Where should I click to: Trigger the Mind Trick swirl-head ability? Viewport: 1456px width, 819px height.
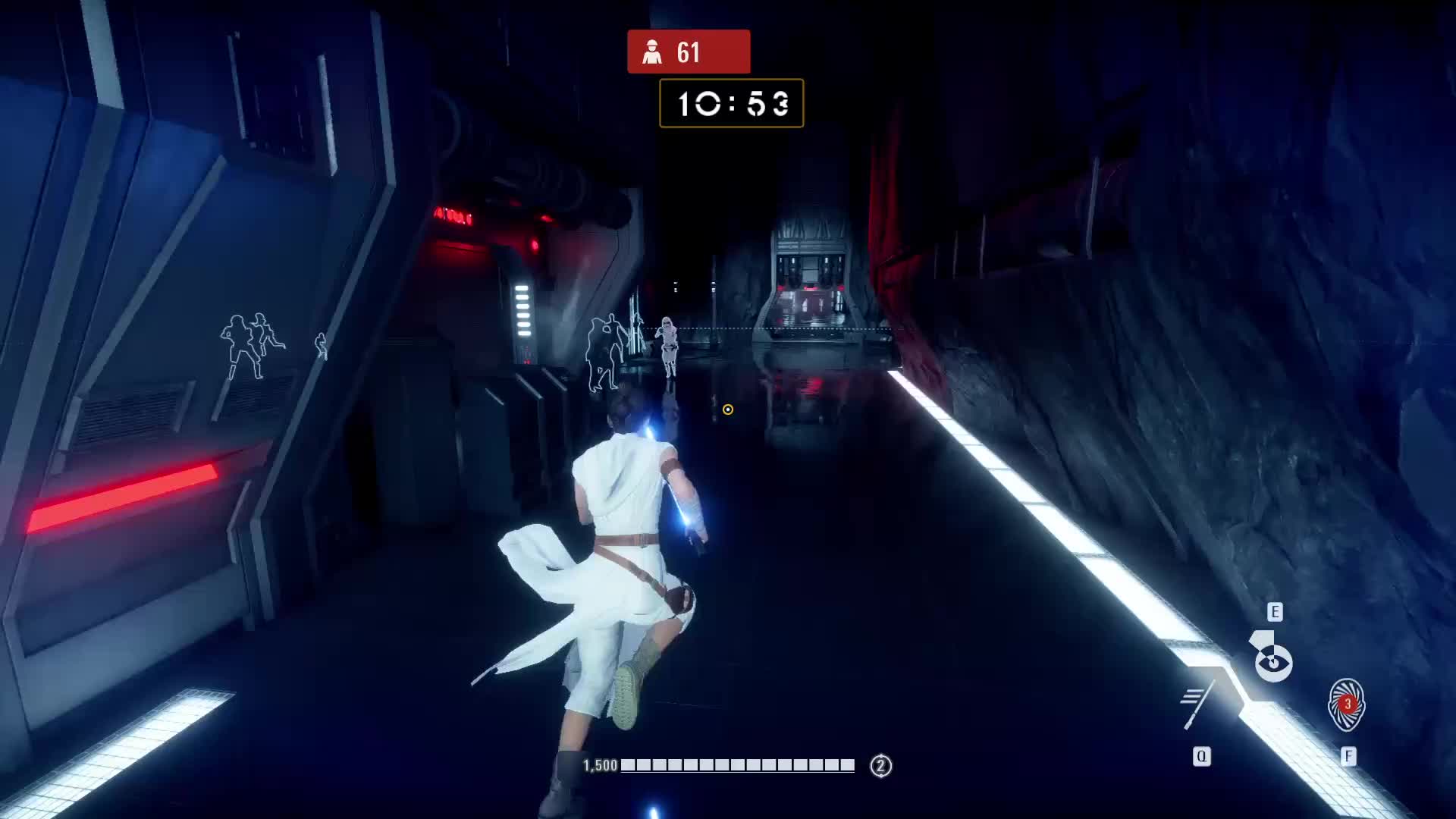tap(1347, 705)
